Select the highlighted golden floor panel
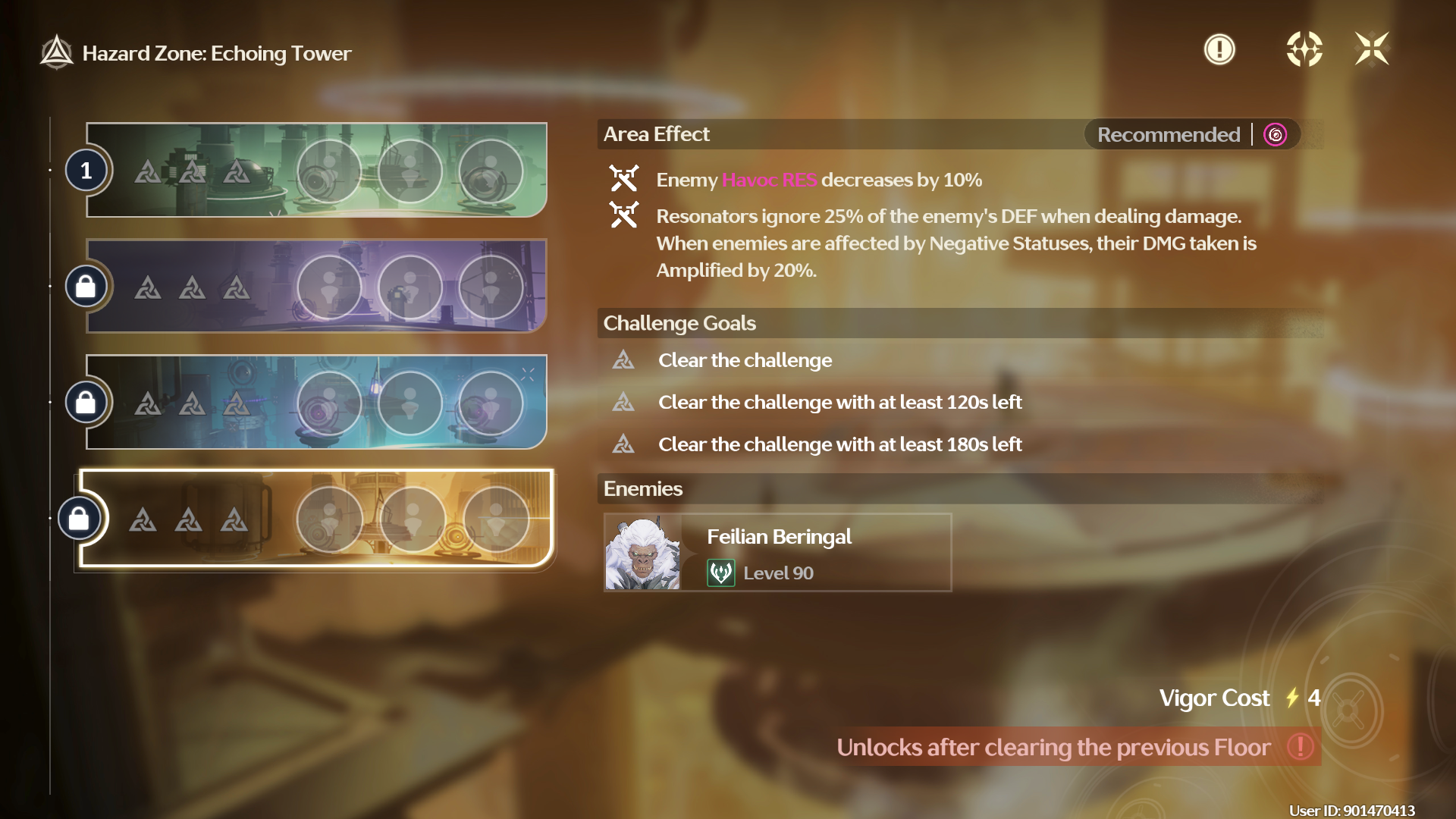The image size is (1456, 819). [316, 519]
